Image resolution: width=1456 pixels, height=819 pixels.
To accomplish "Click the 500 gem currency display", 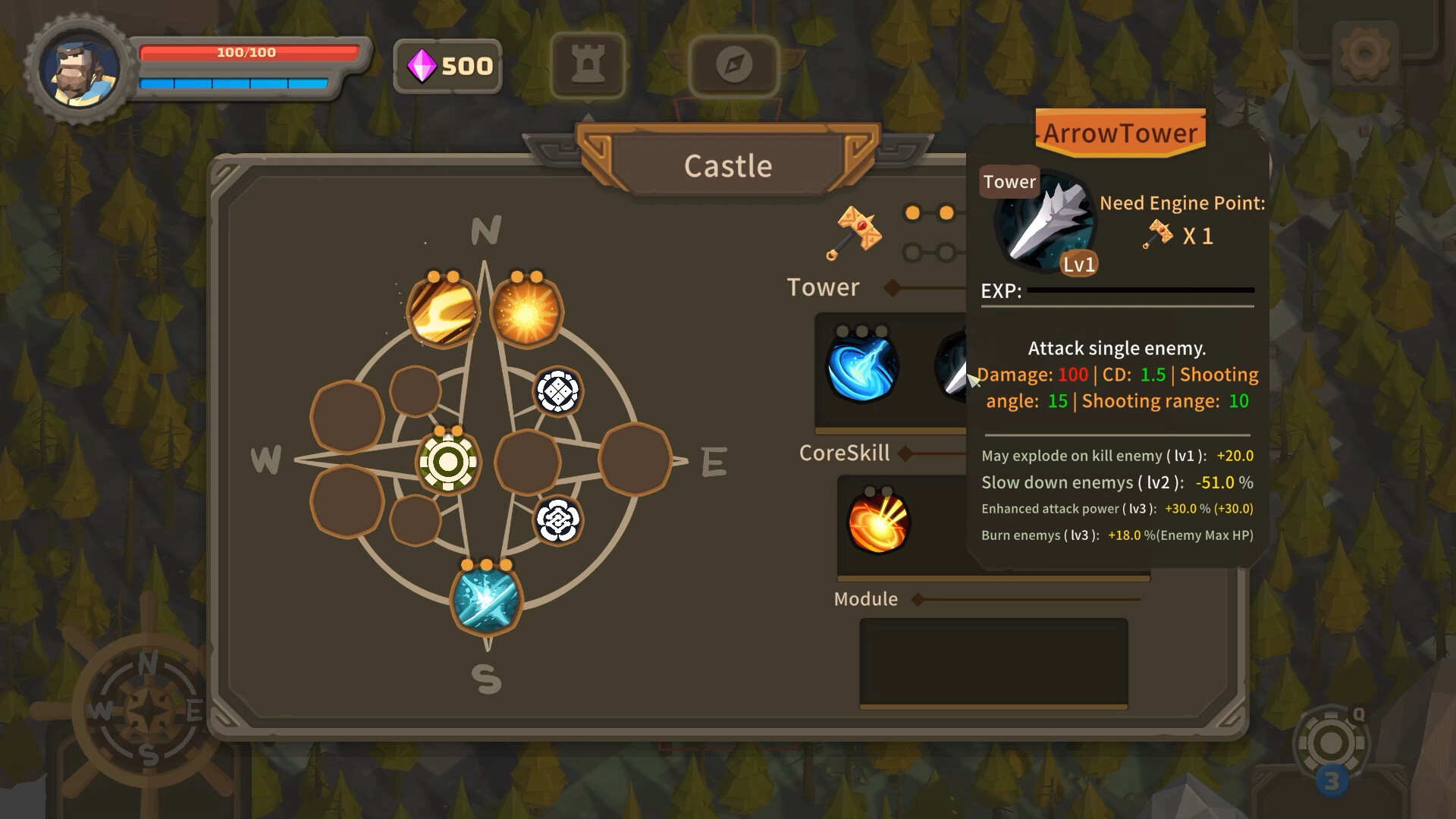I will pos(447,67).
